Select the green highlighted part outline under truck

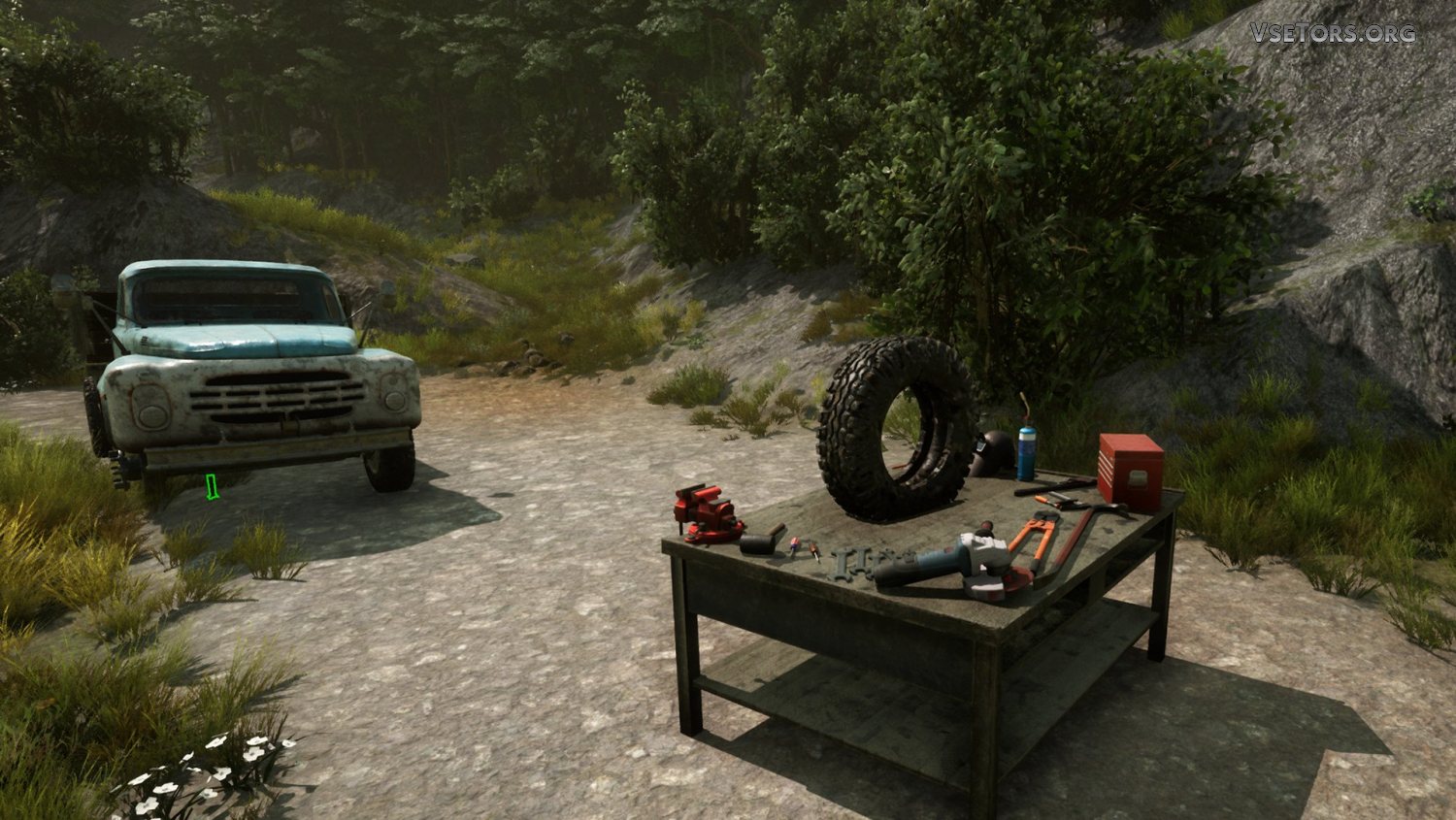(x=213, y=487)
